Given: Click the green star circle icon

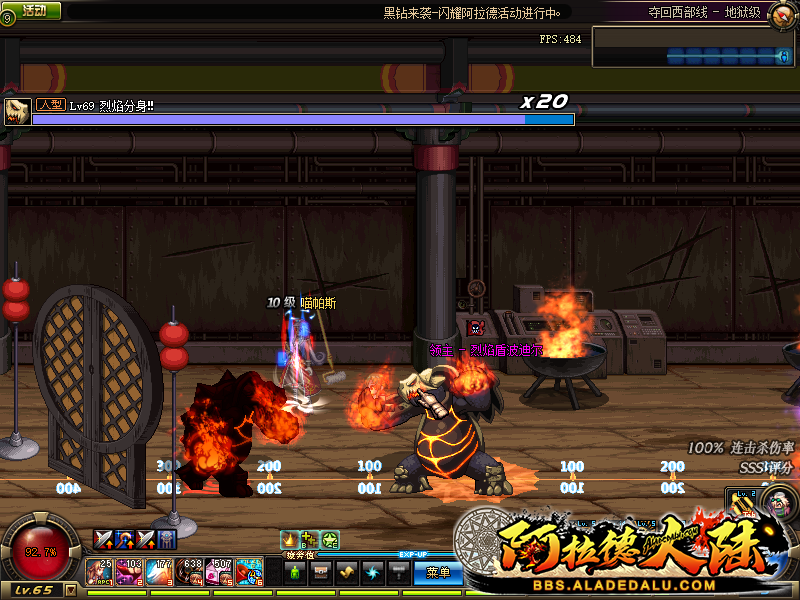Looking at the screenshot, I should pos(330,541).
